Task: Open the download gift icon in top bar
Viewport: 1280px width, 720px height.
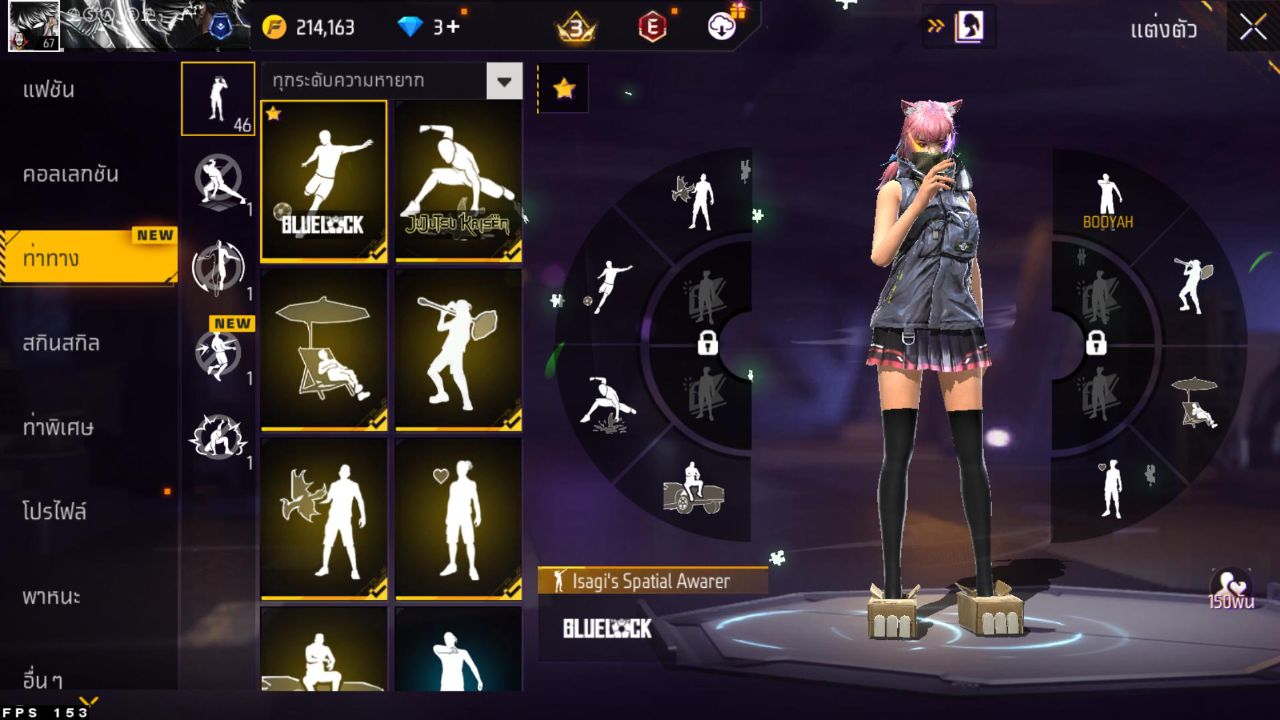Action: click(718, 27)
